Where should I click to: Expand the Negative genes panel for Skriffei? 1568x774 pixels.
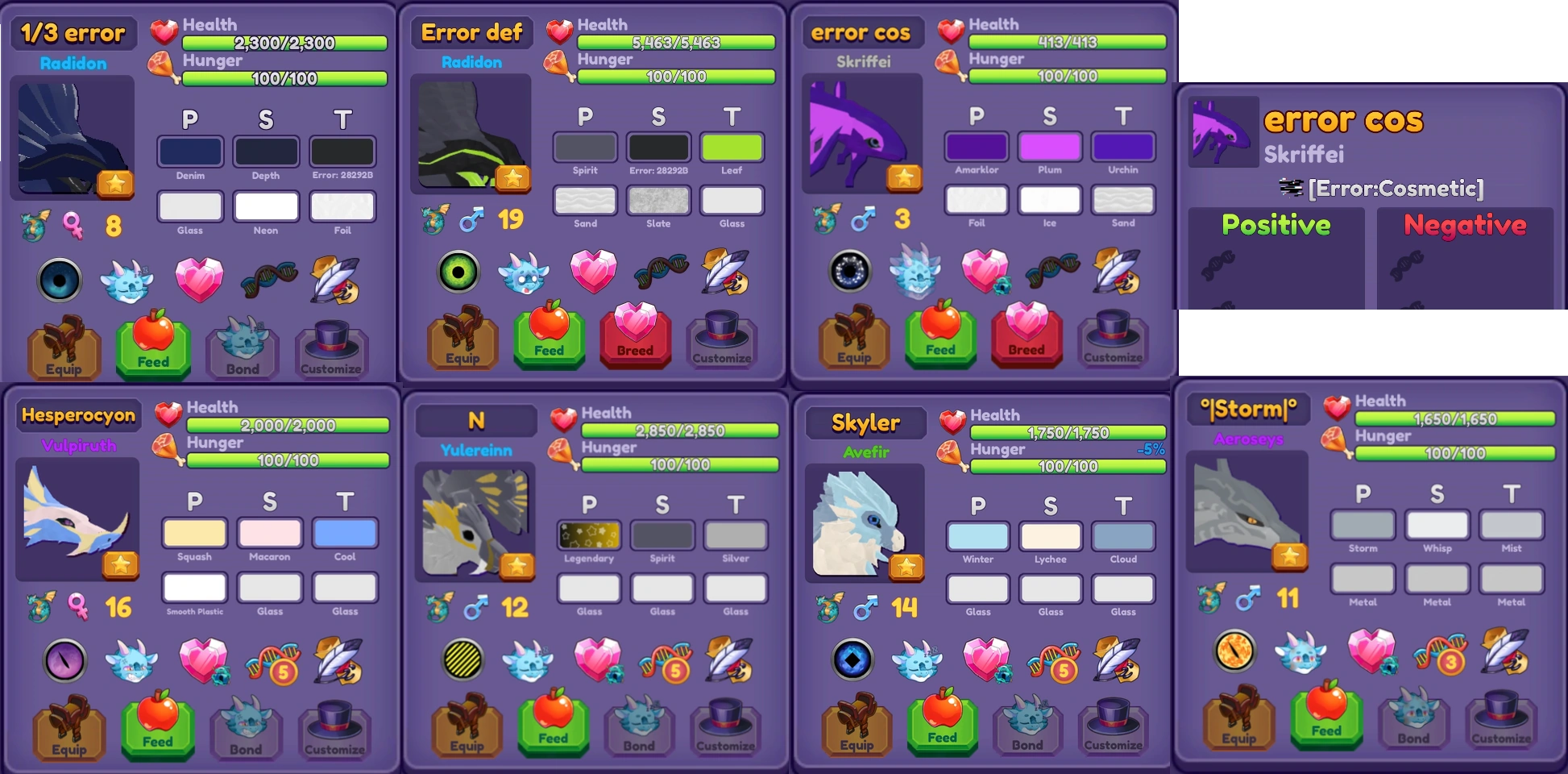click(x=1465, y=227)
